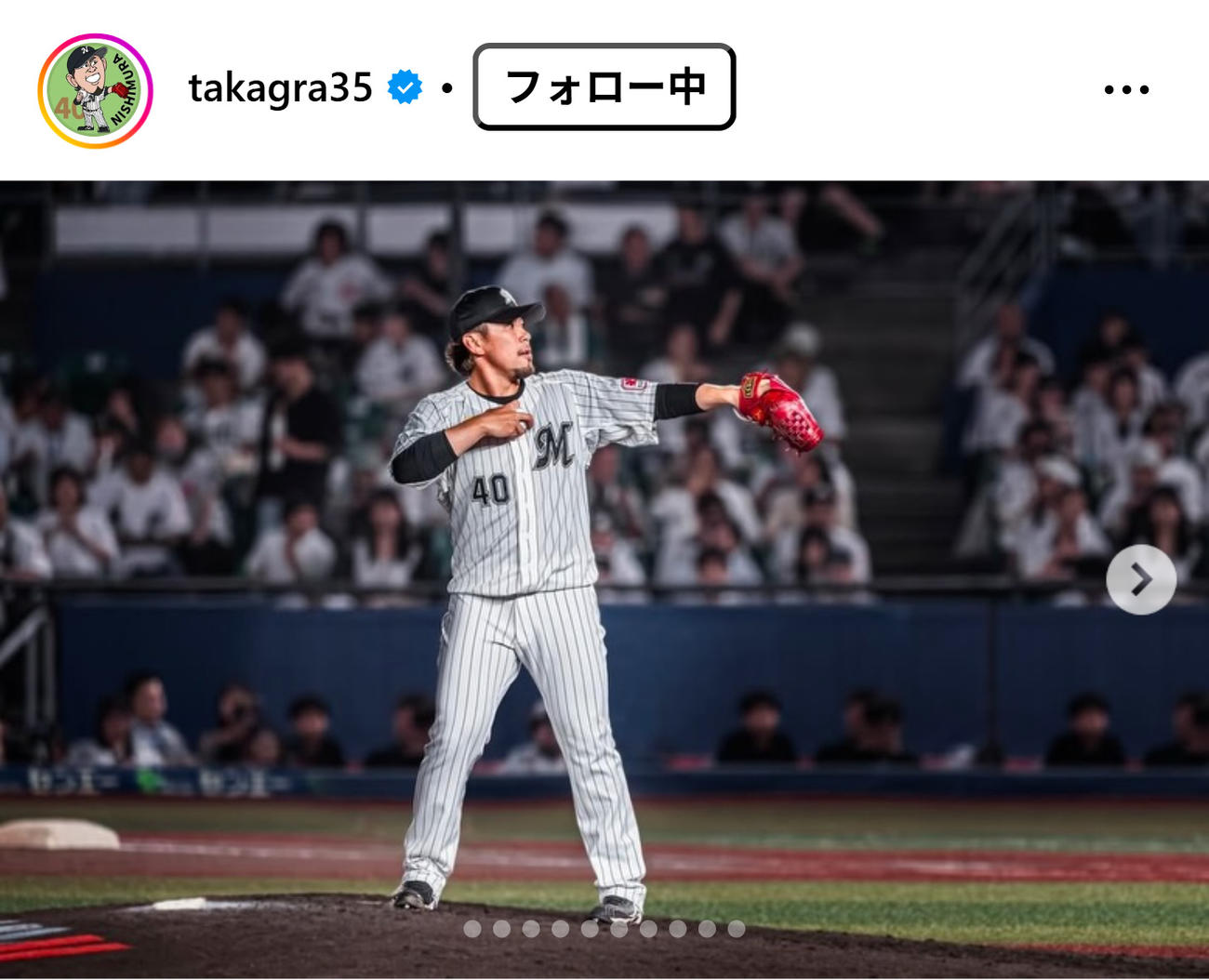Tap the verified checkmark next to username

405,86
